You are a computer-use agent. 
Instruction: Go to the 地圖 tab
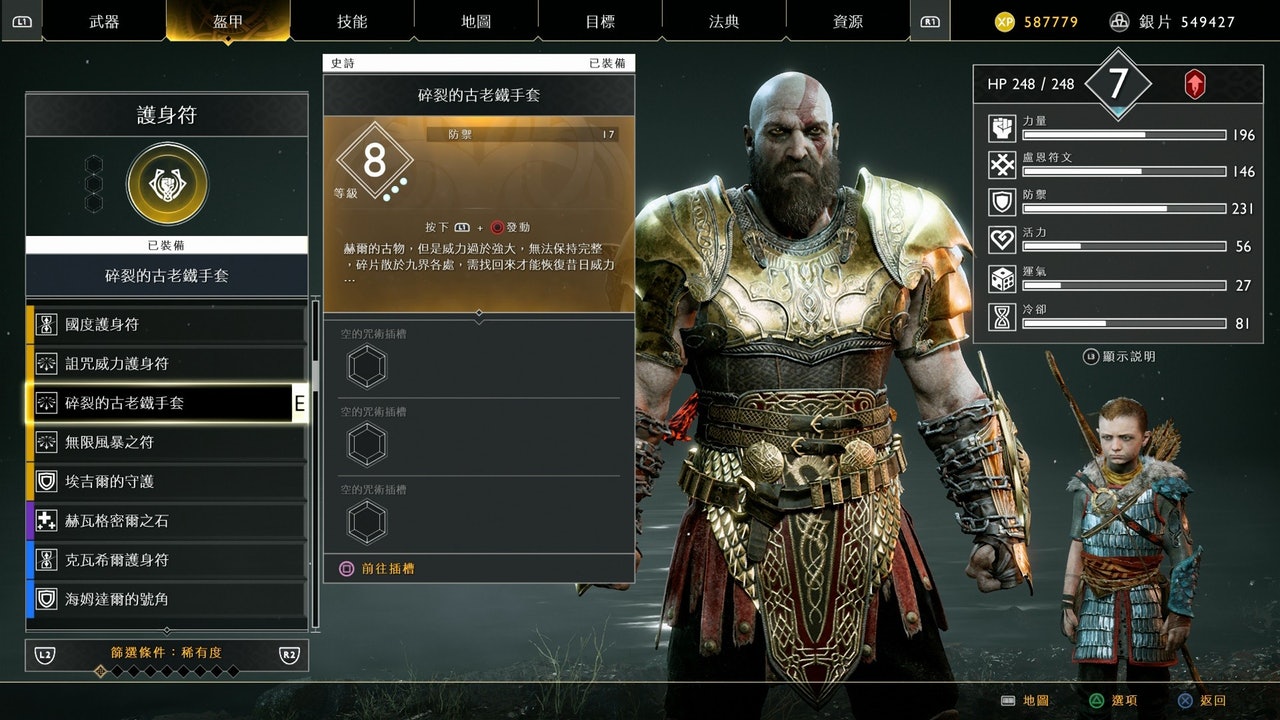476,21
